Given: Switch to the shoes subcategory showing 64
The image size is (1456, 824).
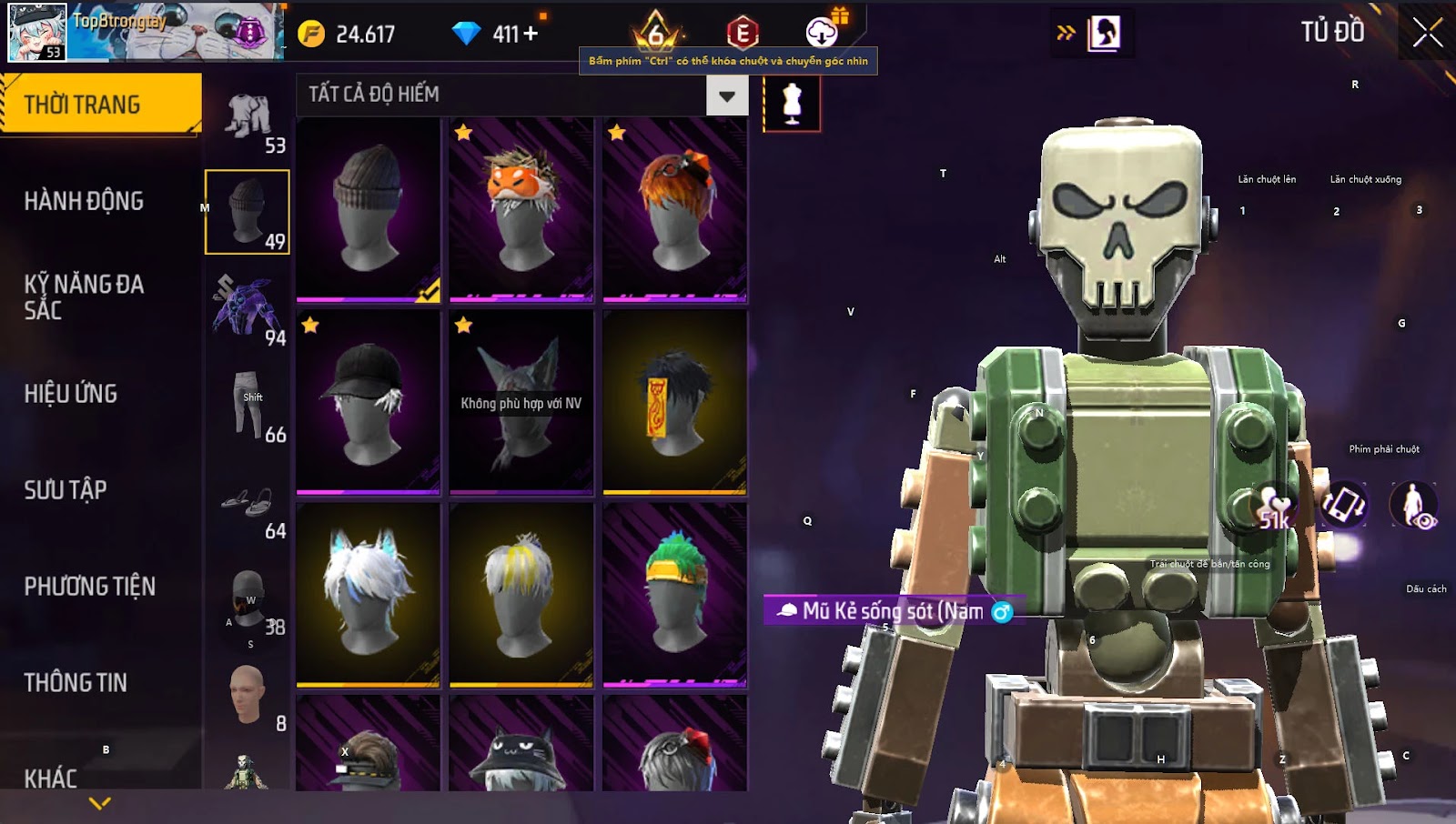Looking at the screenshot, I should (x=248, y=509).
